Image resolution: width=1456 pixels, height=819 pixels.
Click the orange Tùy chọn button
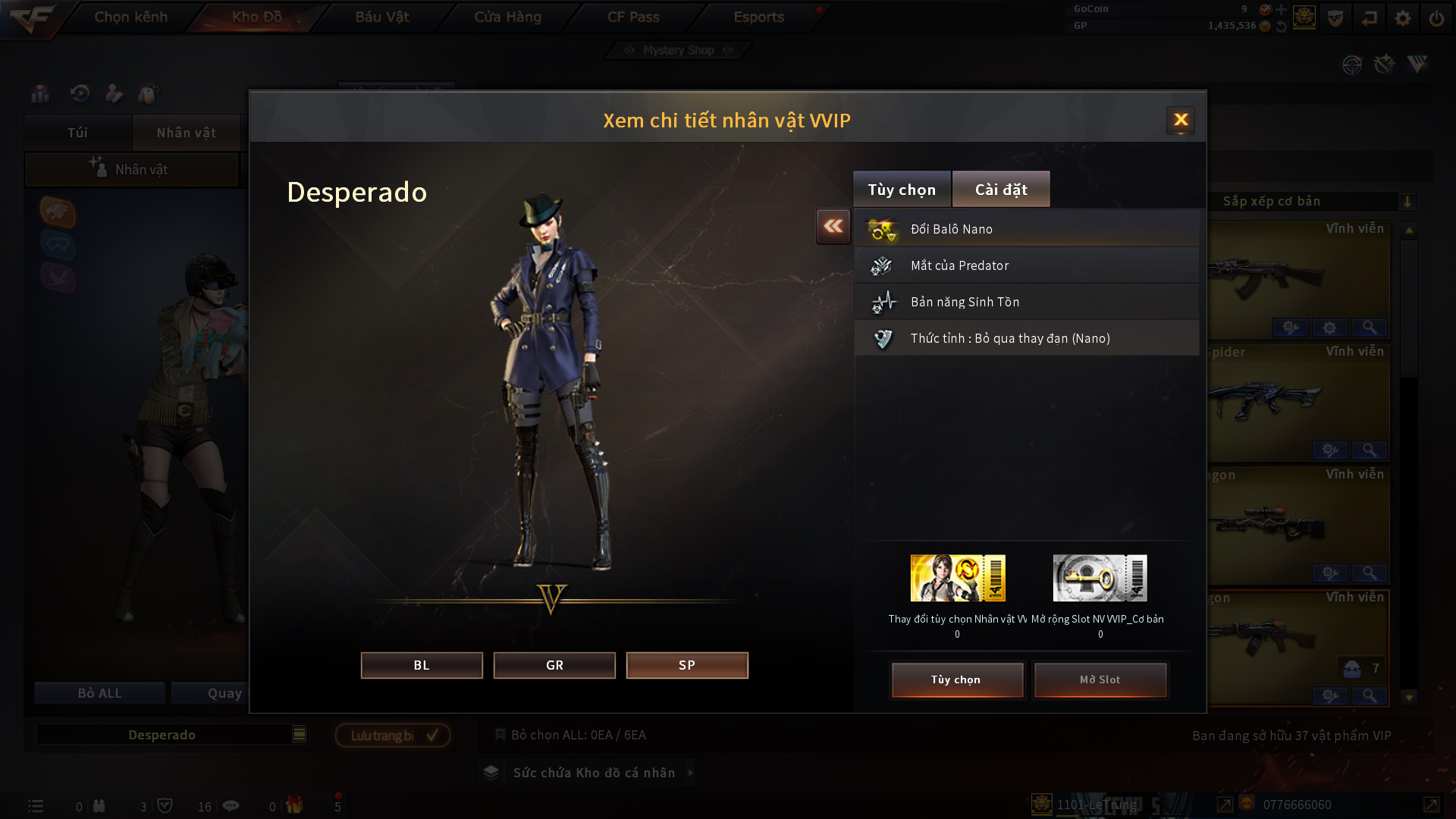(x=956, y=679)
